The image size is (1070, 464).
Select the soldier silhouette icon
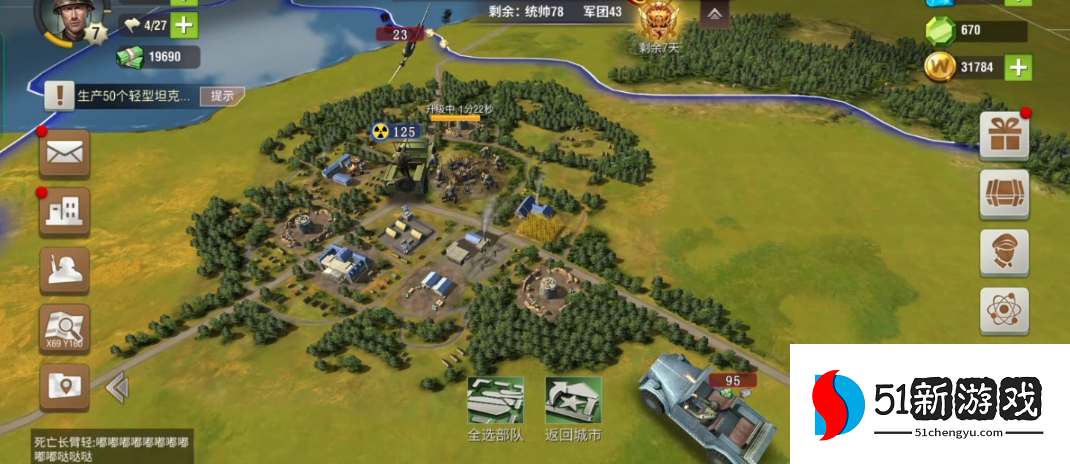pyautogui.click(x=65, y=270)
